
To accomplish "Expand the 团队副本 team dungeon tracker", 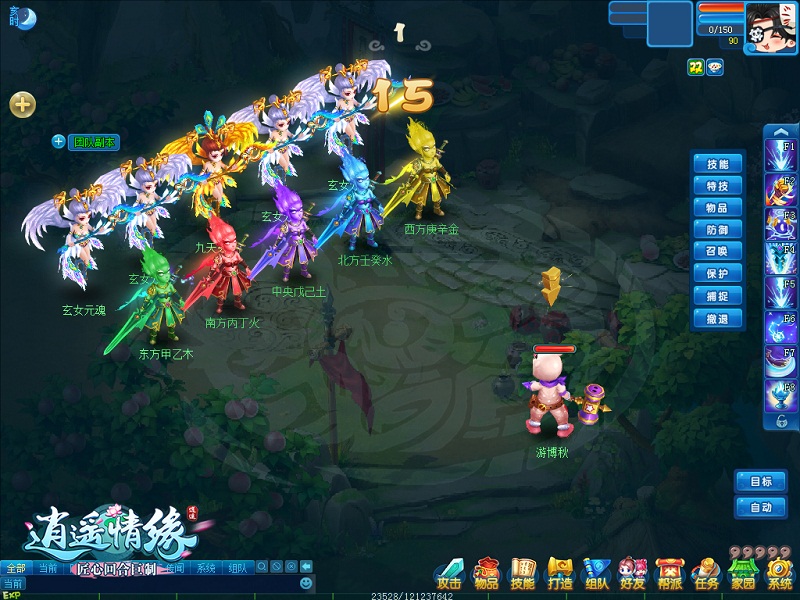I will click(x=59, y=142).
